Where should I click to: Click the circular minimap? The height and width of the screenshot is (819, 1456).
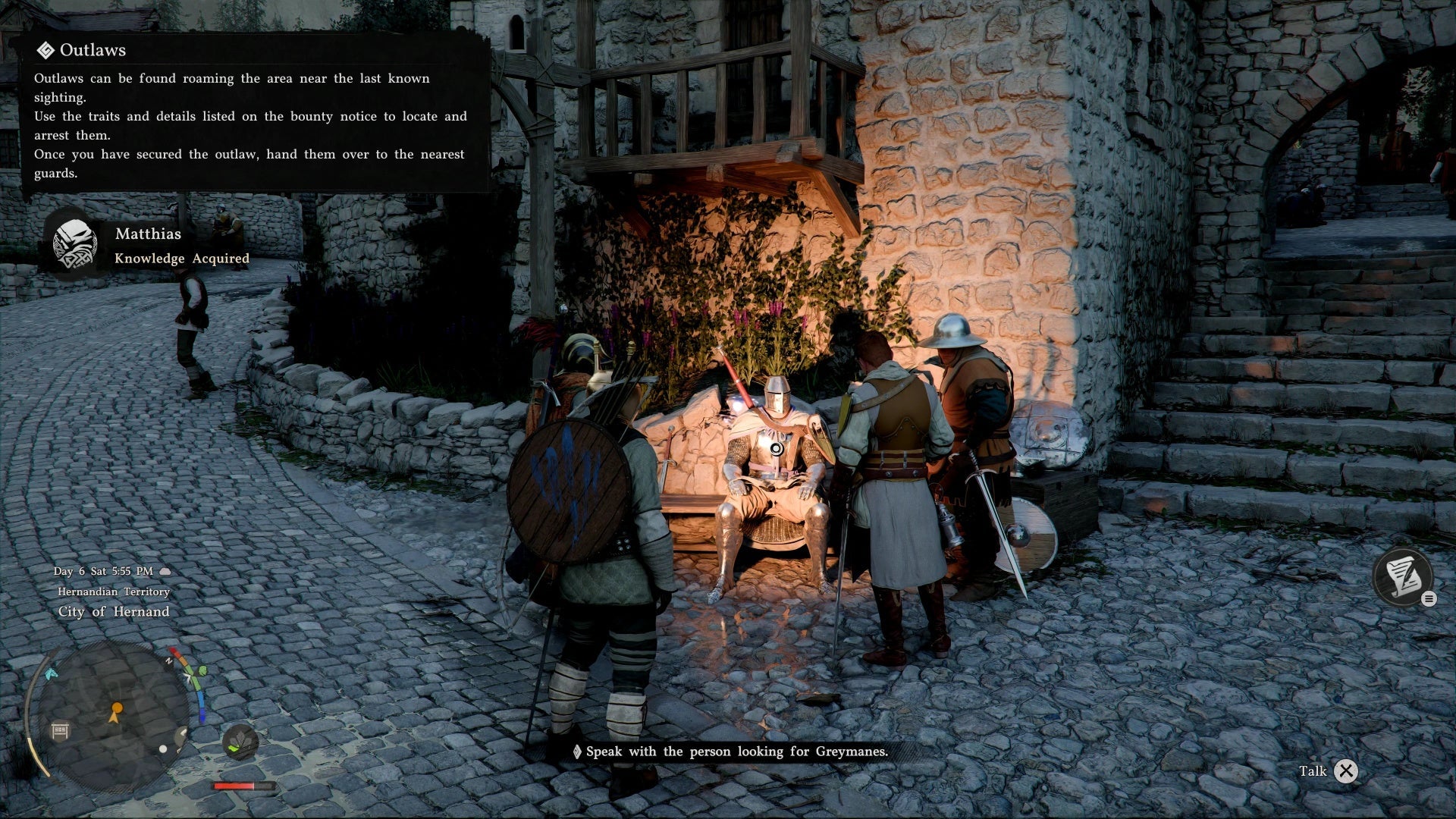pyautogui.click(x=114, y=714)
